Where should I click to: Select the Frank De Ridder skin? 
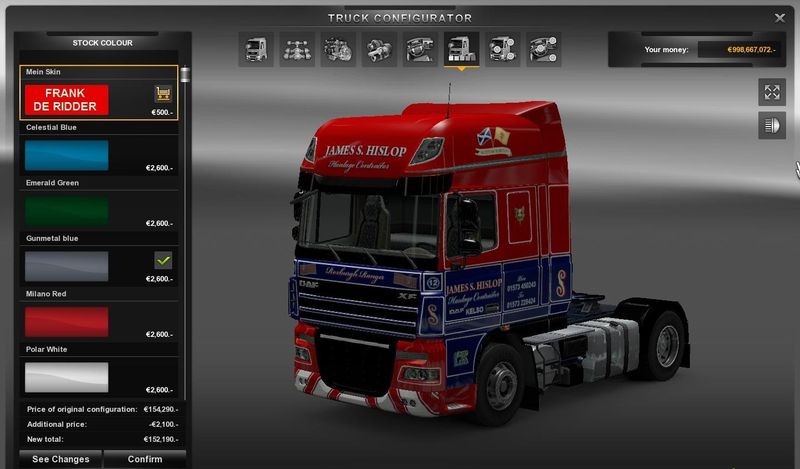coord(66,99)
